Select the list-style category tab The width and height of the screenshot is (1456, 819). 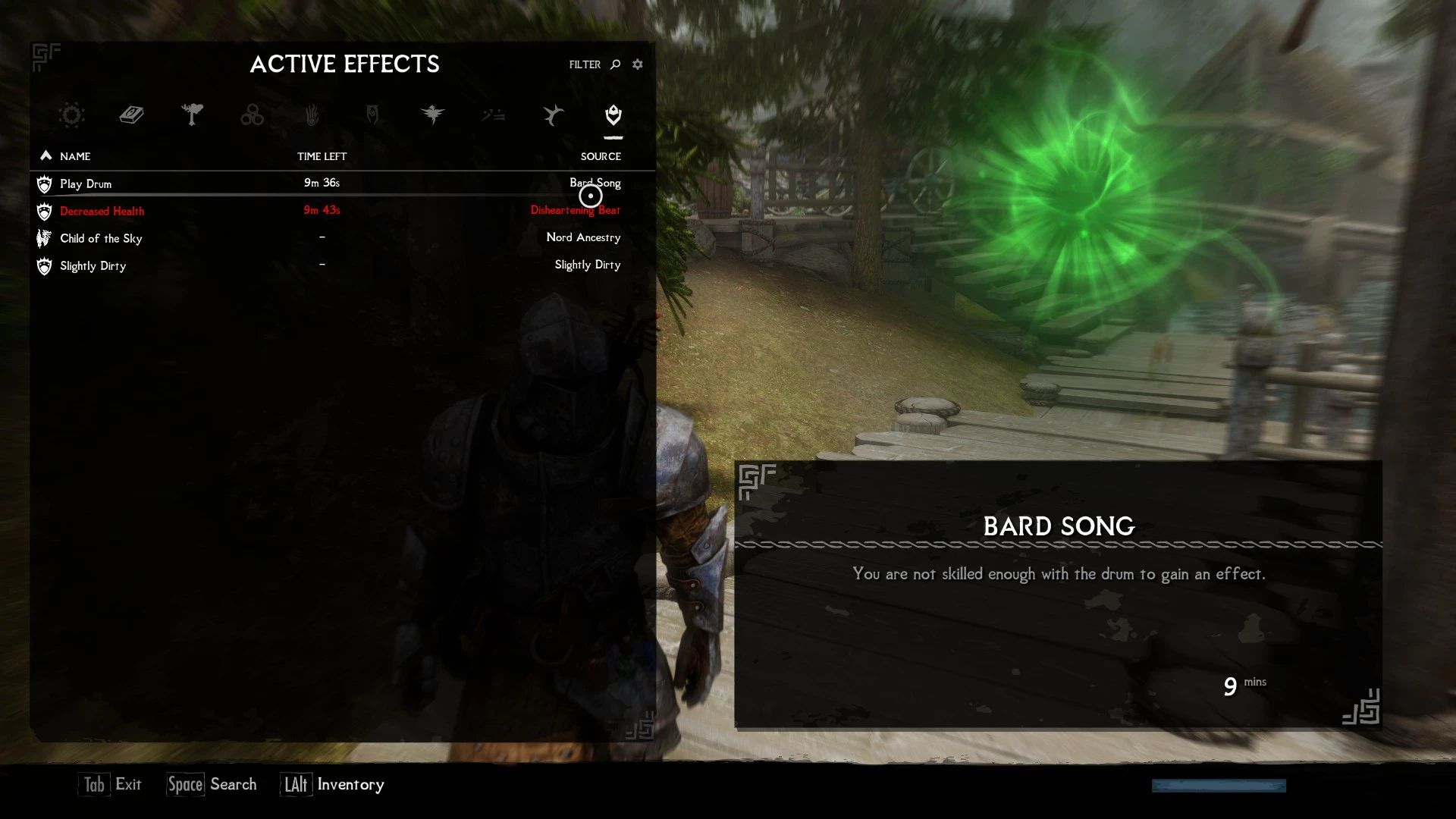click(x=493, y=115)
